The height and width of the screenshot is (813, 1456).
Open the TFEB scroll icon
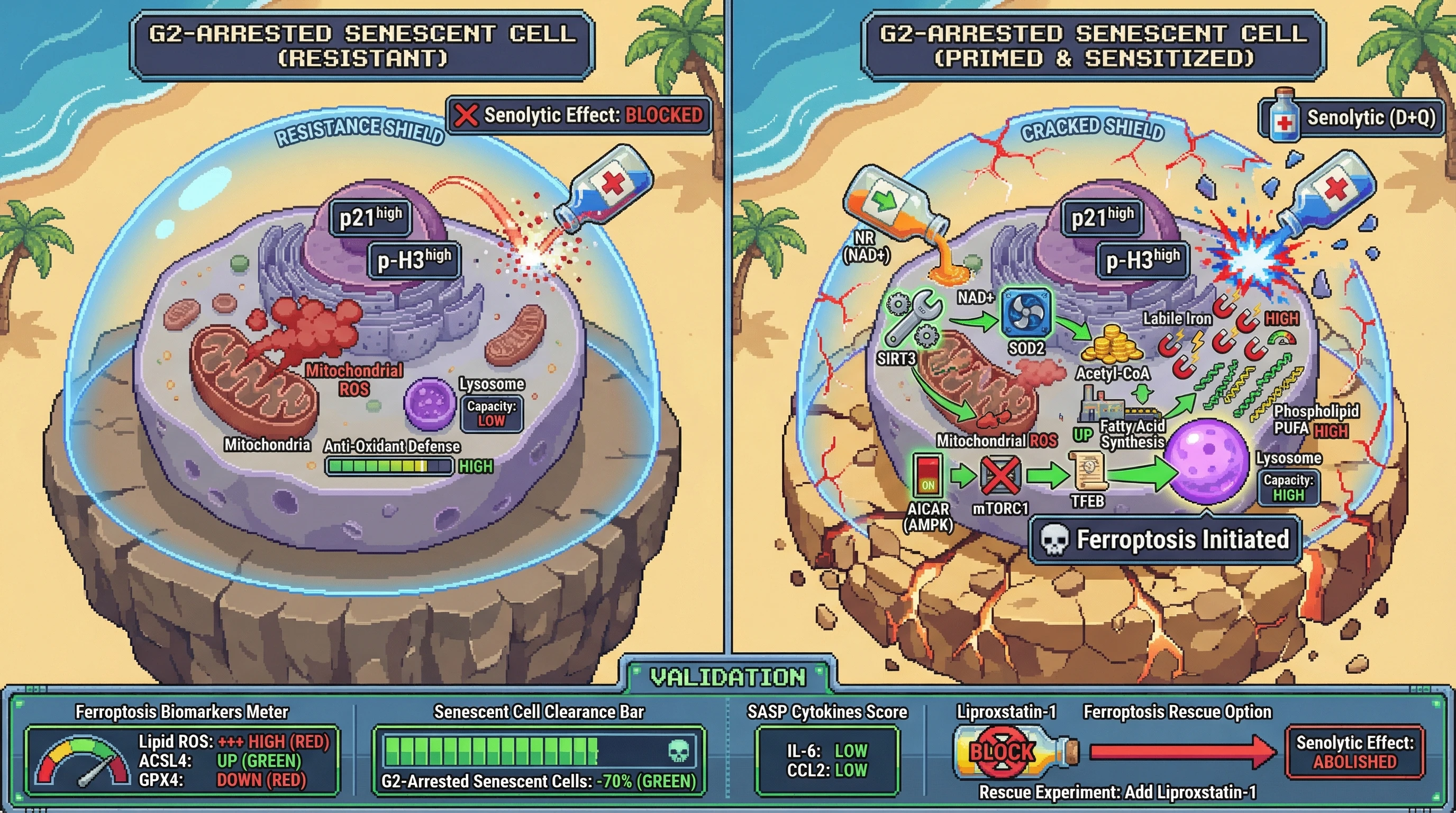pos(1087,472)
